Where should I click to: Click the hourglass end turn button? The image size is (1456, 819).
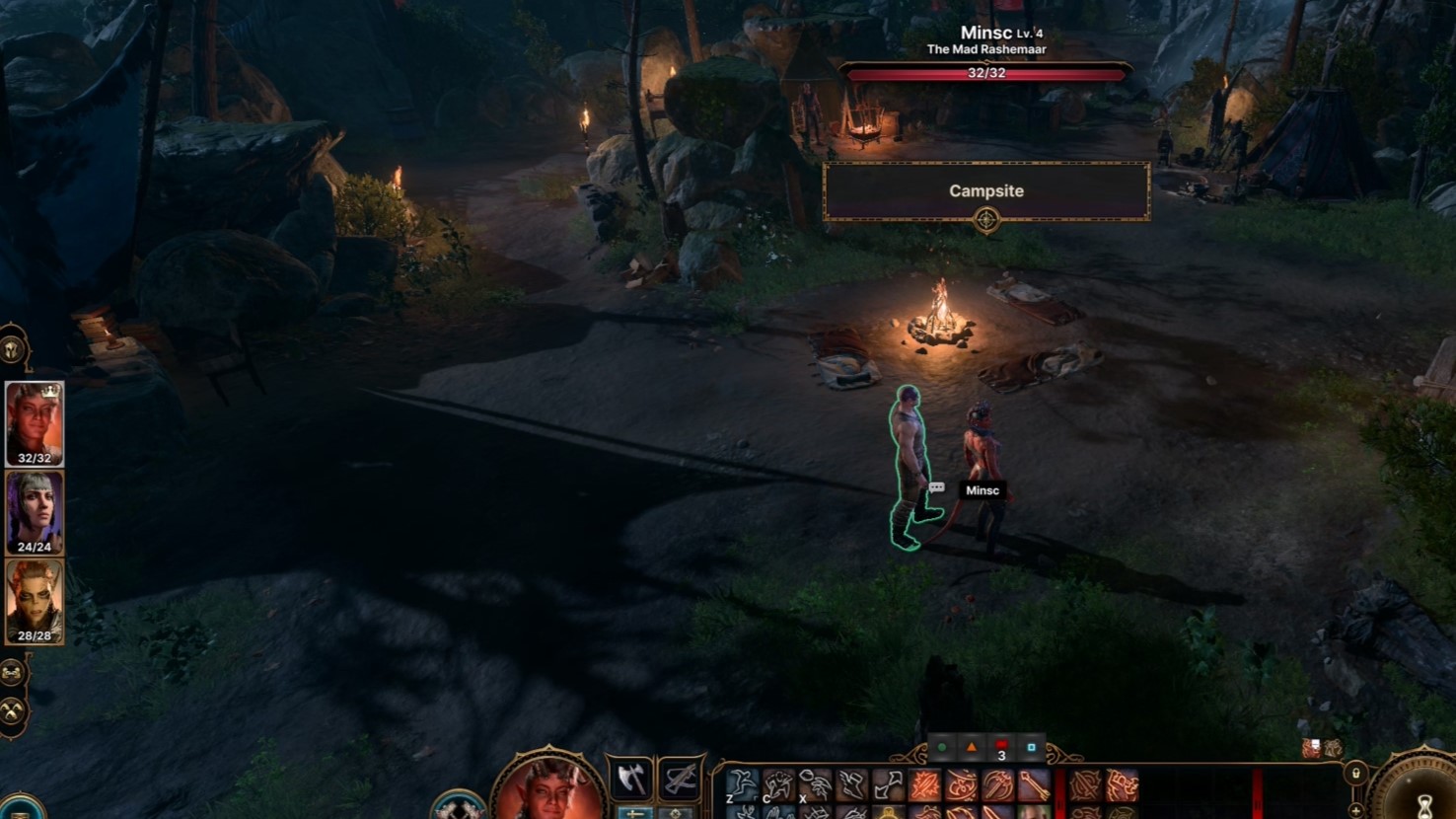[x=1424, y=801]
